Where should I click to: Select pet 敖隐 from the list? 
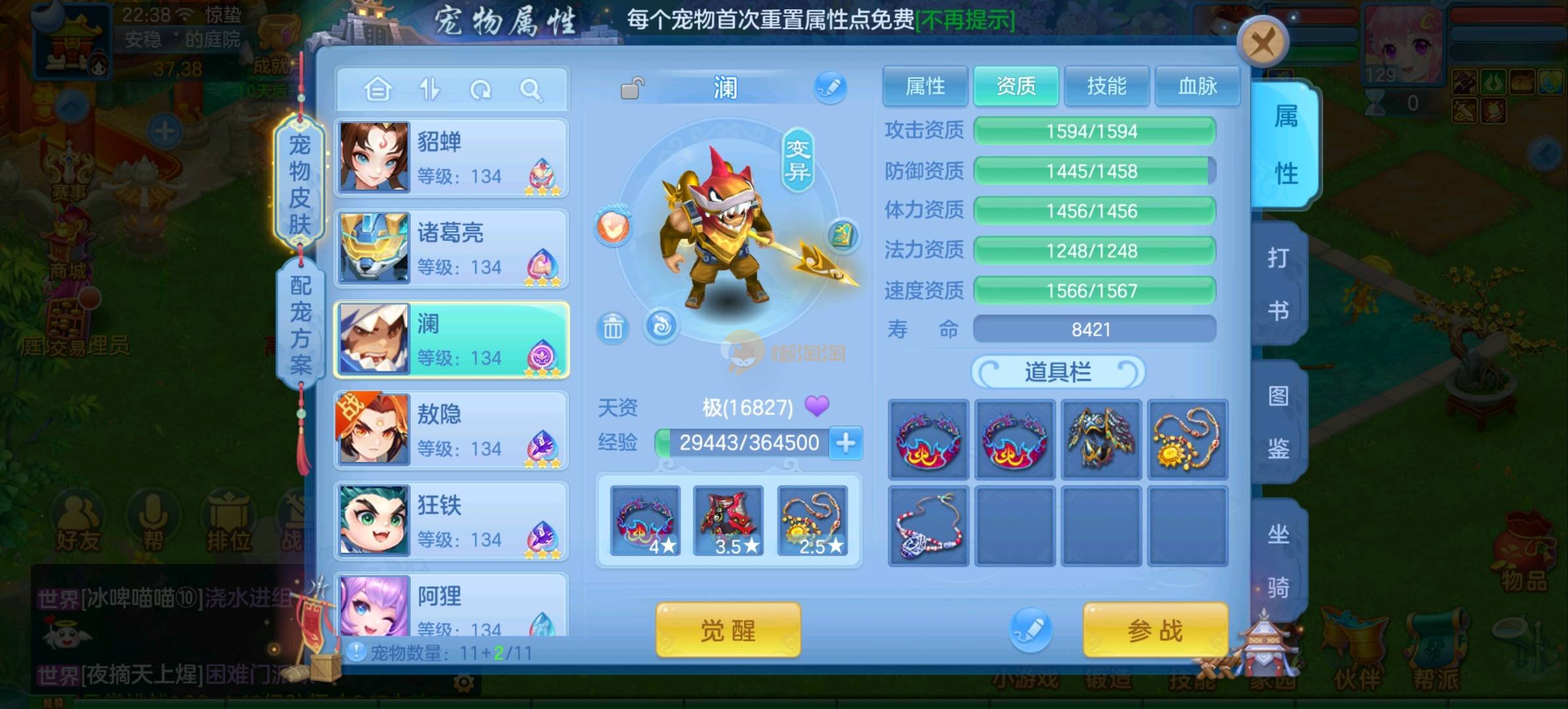coord(451,431)
